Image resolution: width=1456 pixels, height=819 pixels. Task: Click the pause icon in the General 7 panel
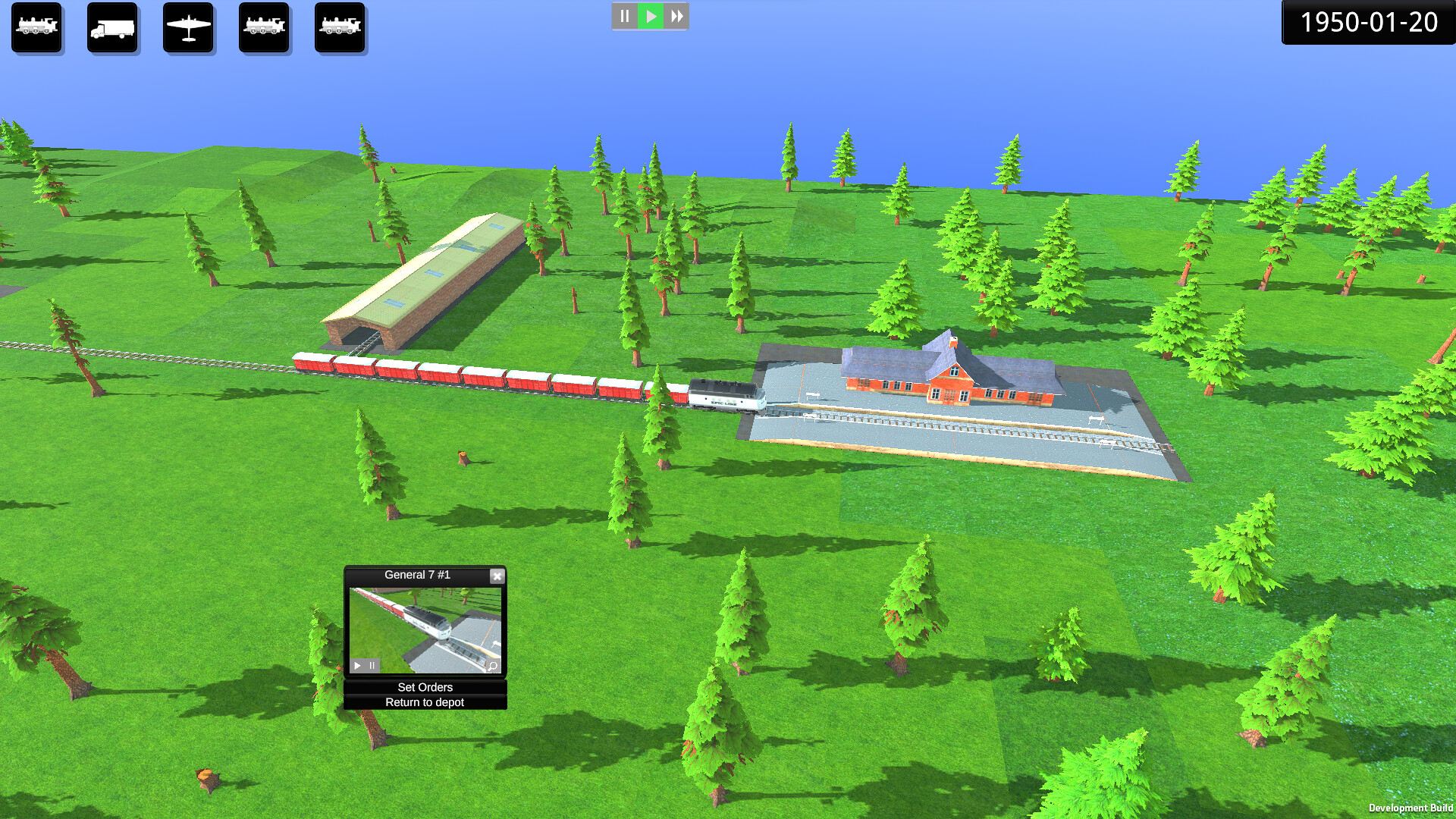tap(371, 665)
